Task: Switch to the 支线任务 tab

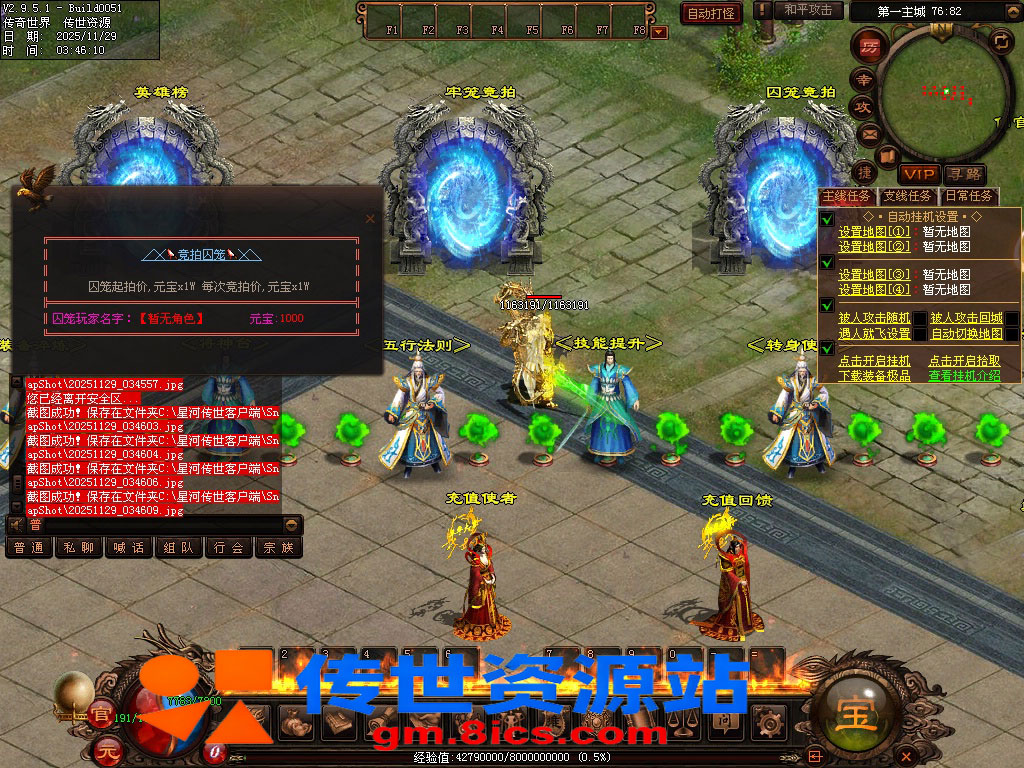Action: [908, 196]
